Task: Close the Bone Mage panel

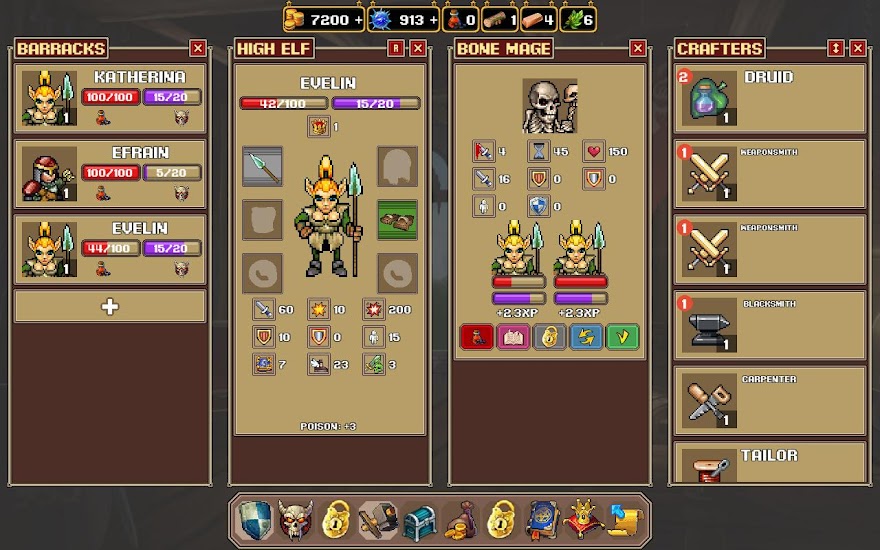Action: (638, 48)
